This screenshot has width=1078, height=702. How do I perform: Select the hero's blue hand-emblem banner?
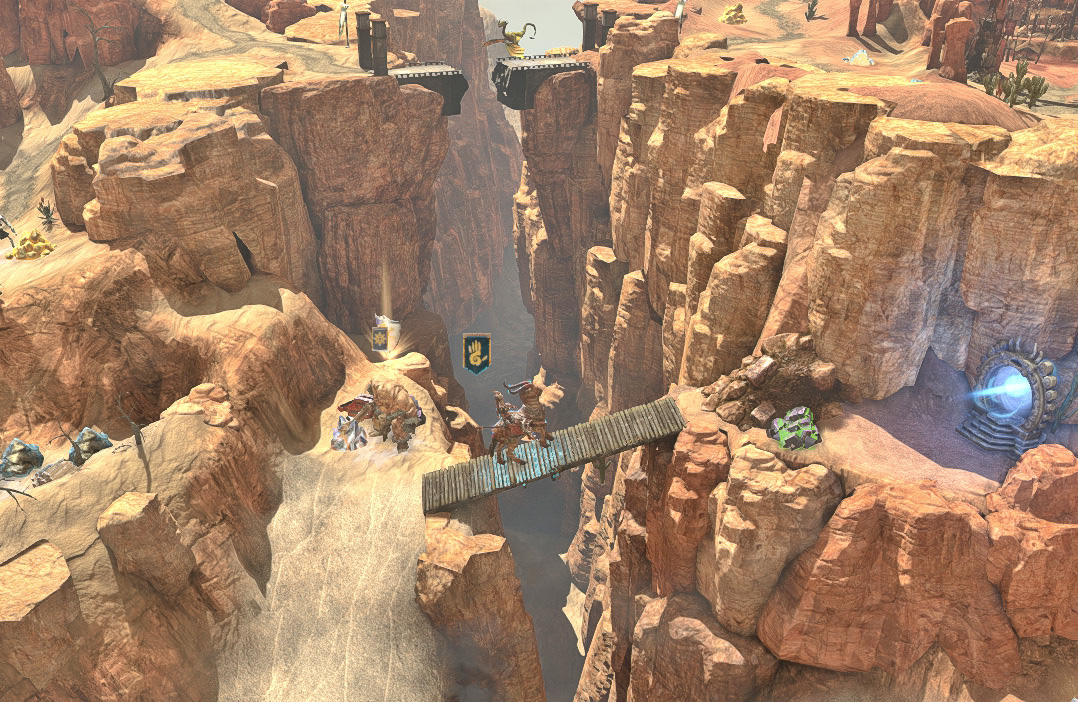(477, 353)
